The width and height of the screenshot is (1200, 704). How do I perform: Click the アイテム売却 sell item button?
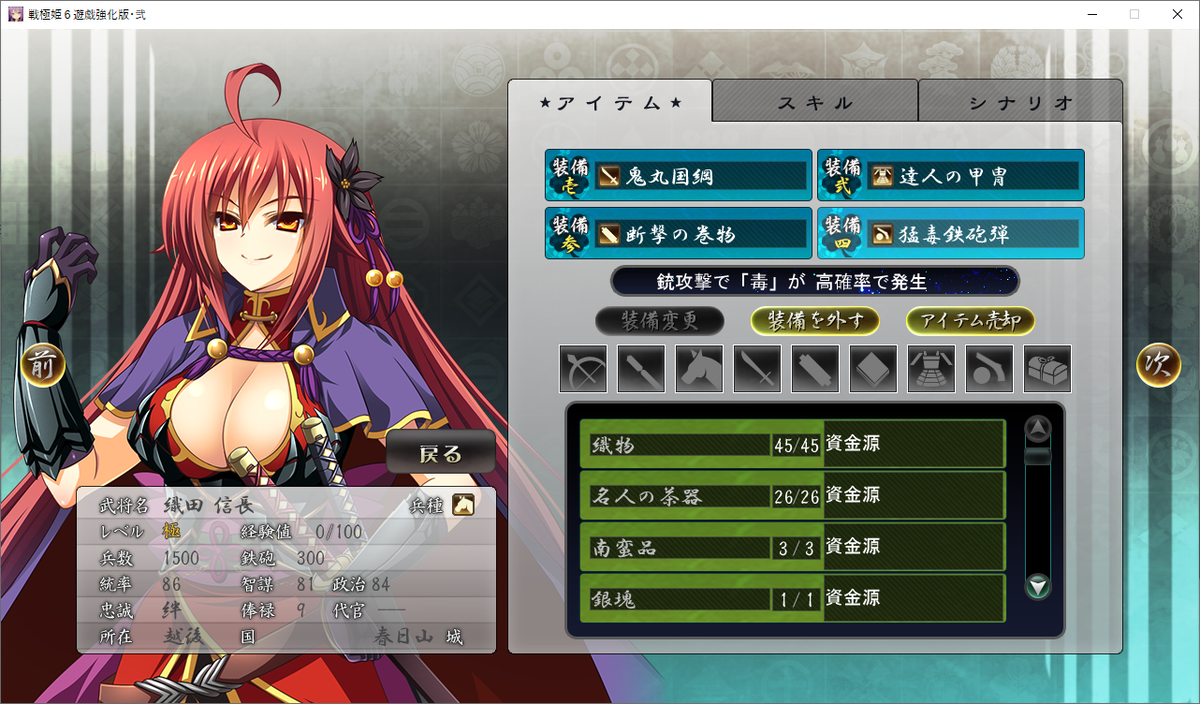point(970,321)
